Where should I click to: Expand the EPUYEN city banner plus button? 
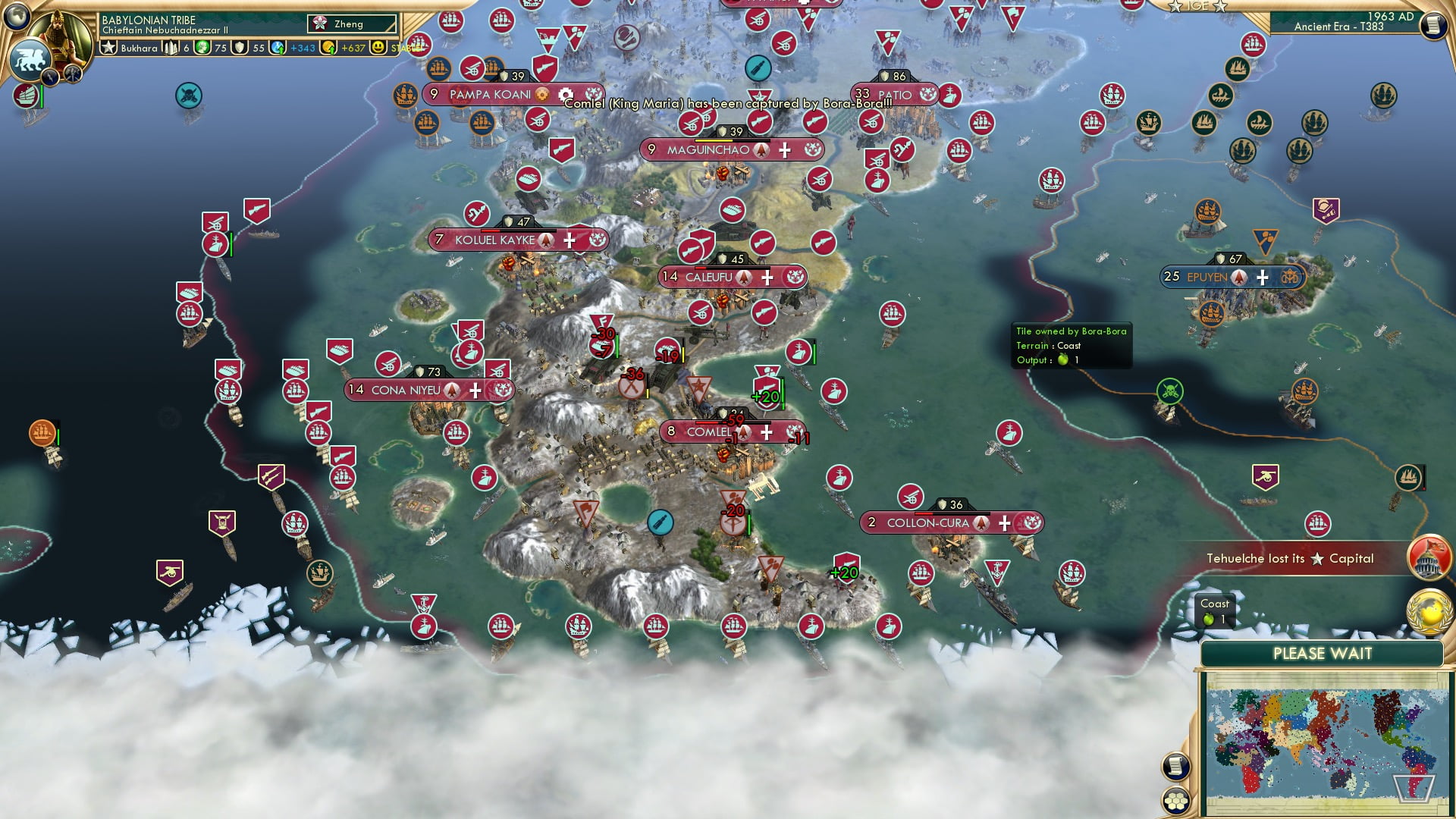(x=1262, y=278)
